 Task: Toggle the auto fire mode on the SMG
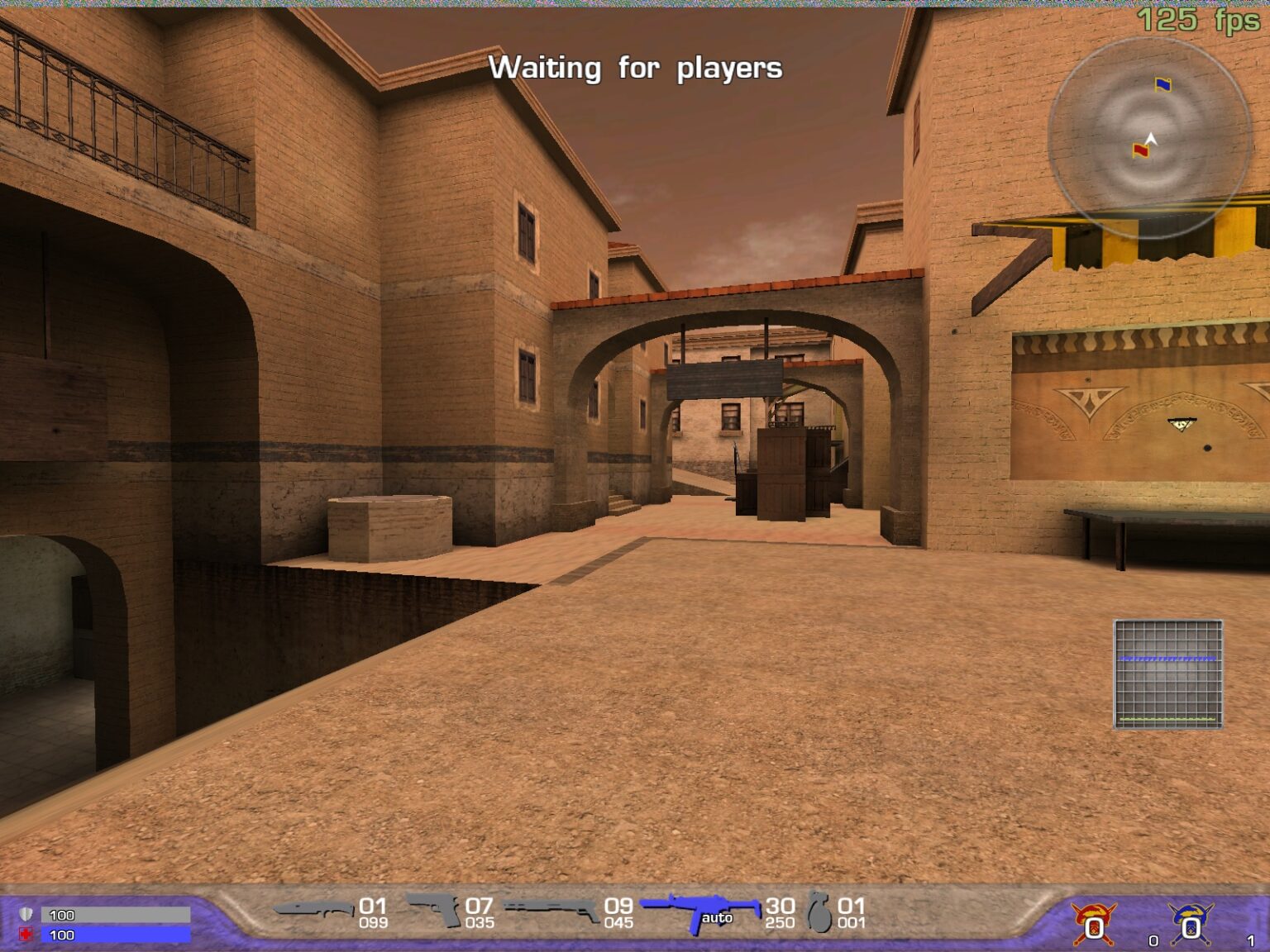pos(719,917)
